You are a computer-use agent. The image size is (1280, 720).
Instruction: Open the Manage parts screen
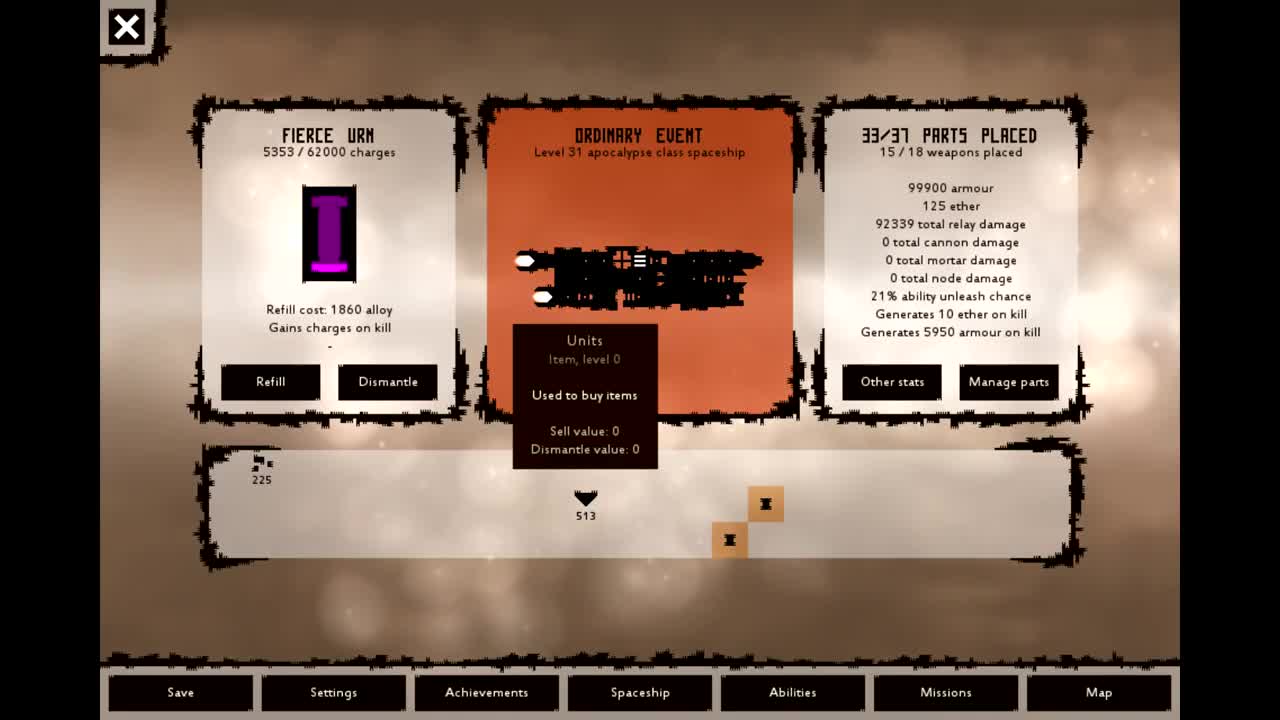tap(1008, 382)
